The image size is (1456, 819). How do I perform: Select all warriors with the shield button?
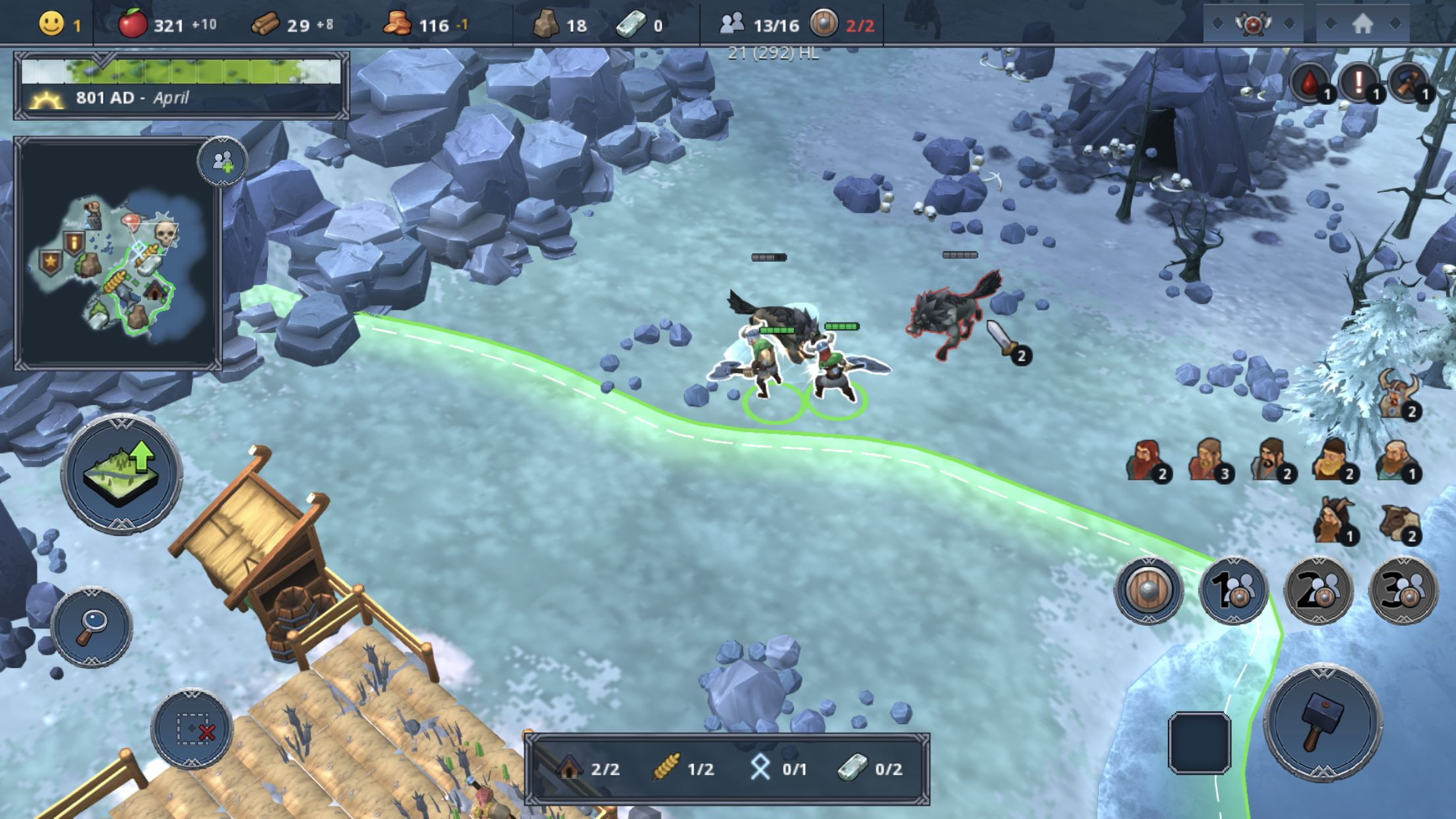click(1149, 590)
